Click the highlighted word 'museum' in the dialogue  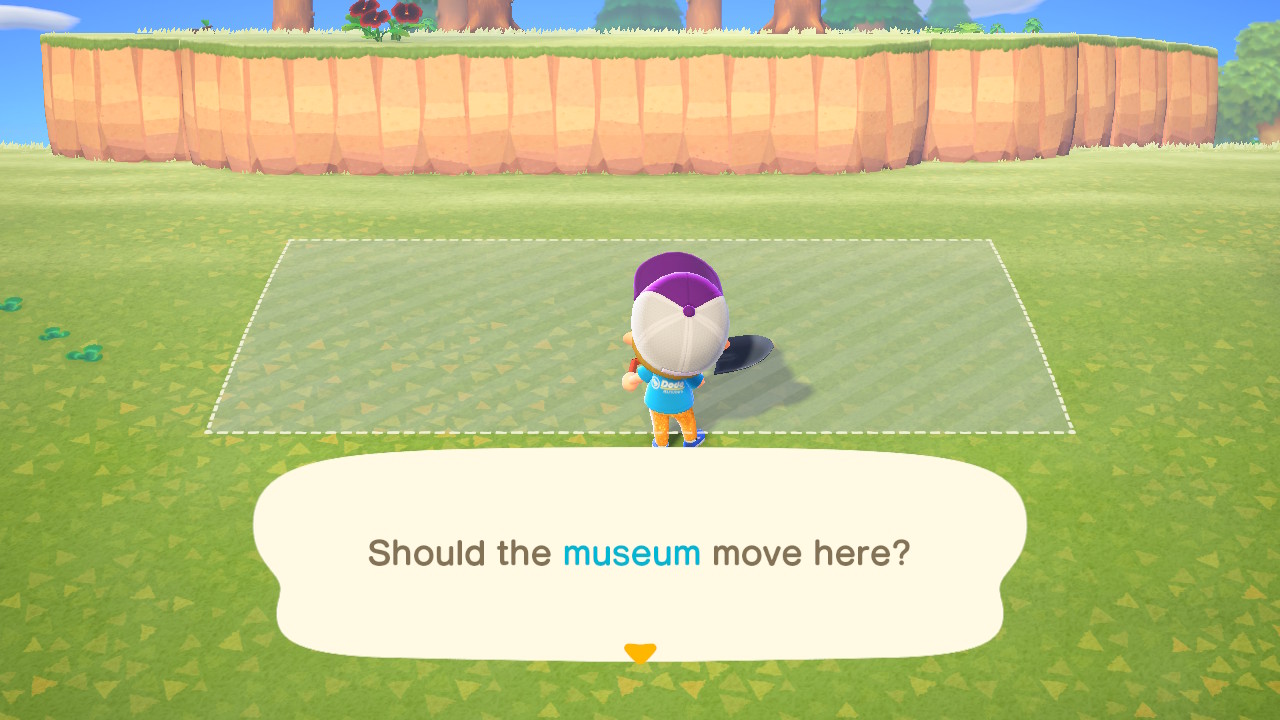[631, 551]
